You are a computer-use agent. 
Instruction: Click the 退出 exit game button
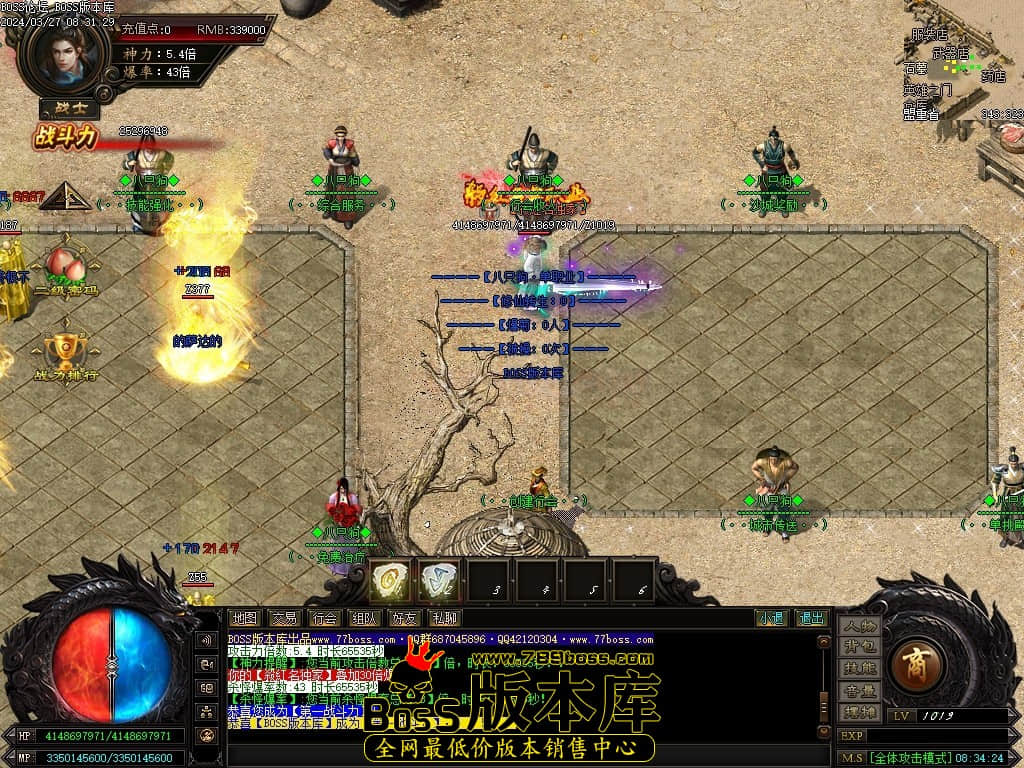(x=811, y=618)
